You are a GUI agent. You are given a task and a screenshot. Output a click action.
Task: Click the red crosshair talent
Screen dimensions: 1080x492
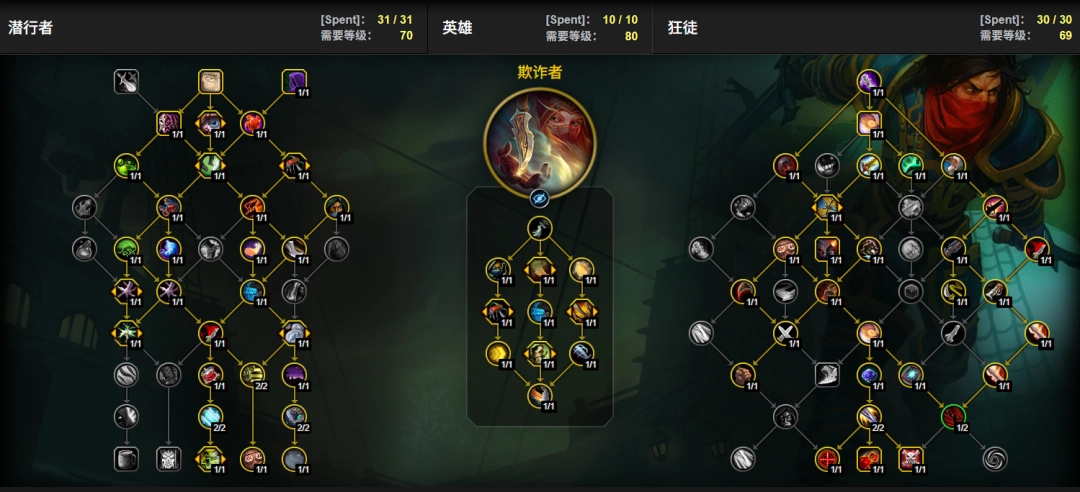coord(827,458)
